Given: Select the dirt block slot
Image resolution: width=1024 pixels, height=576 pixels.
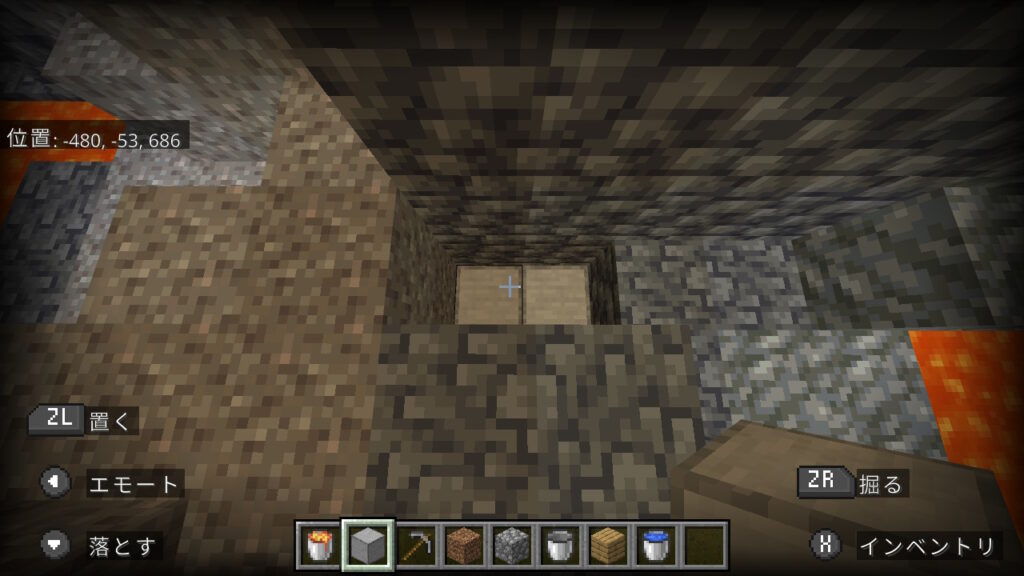Looking at the screenshot, I should (463, 545).
